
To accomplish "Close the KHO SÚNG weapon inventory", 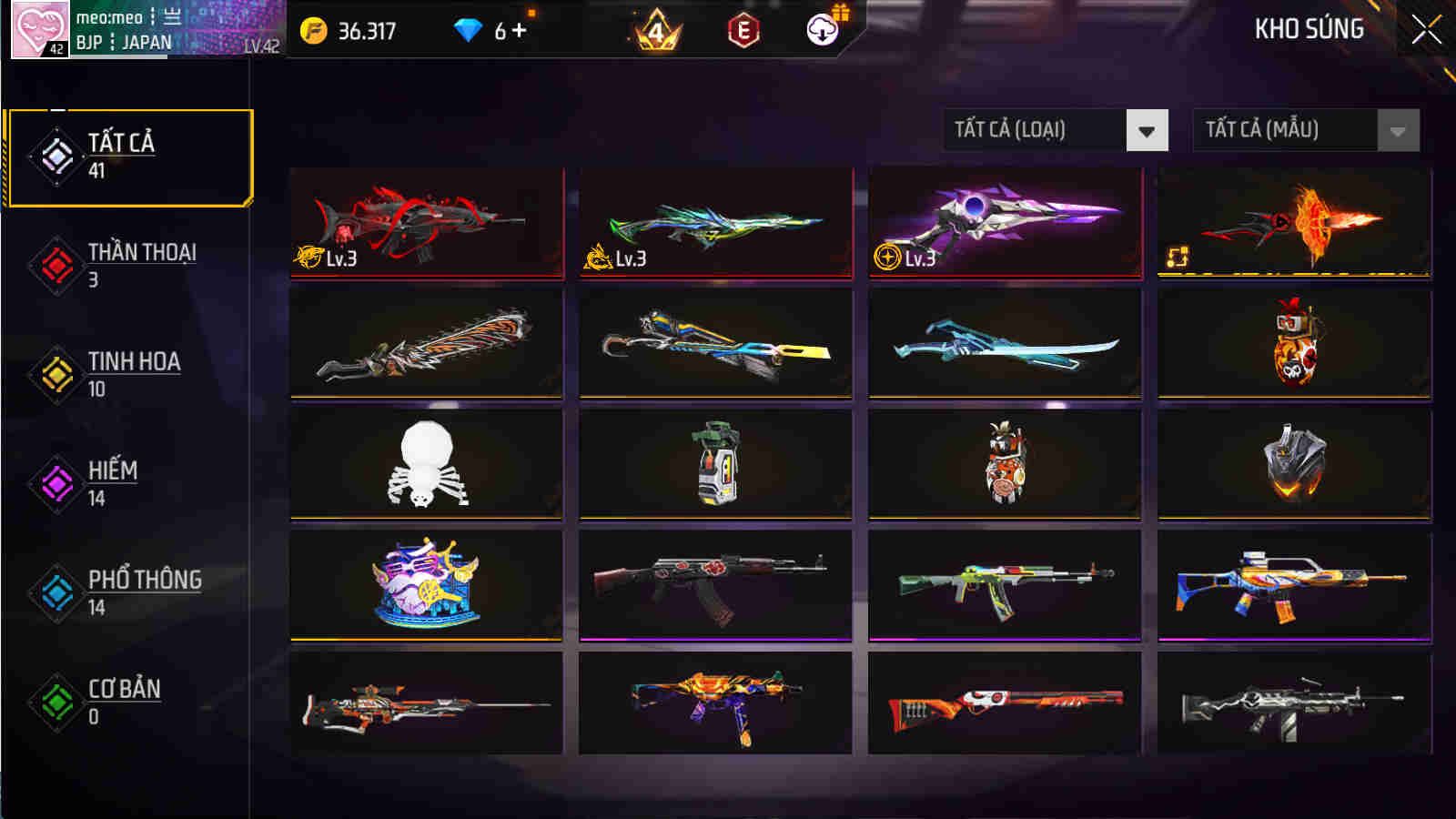I will (1429, 27).
